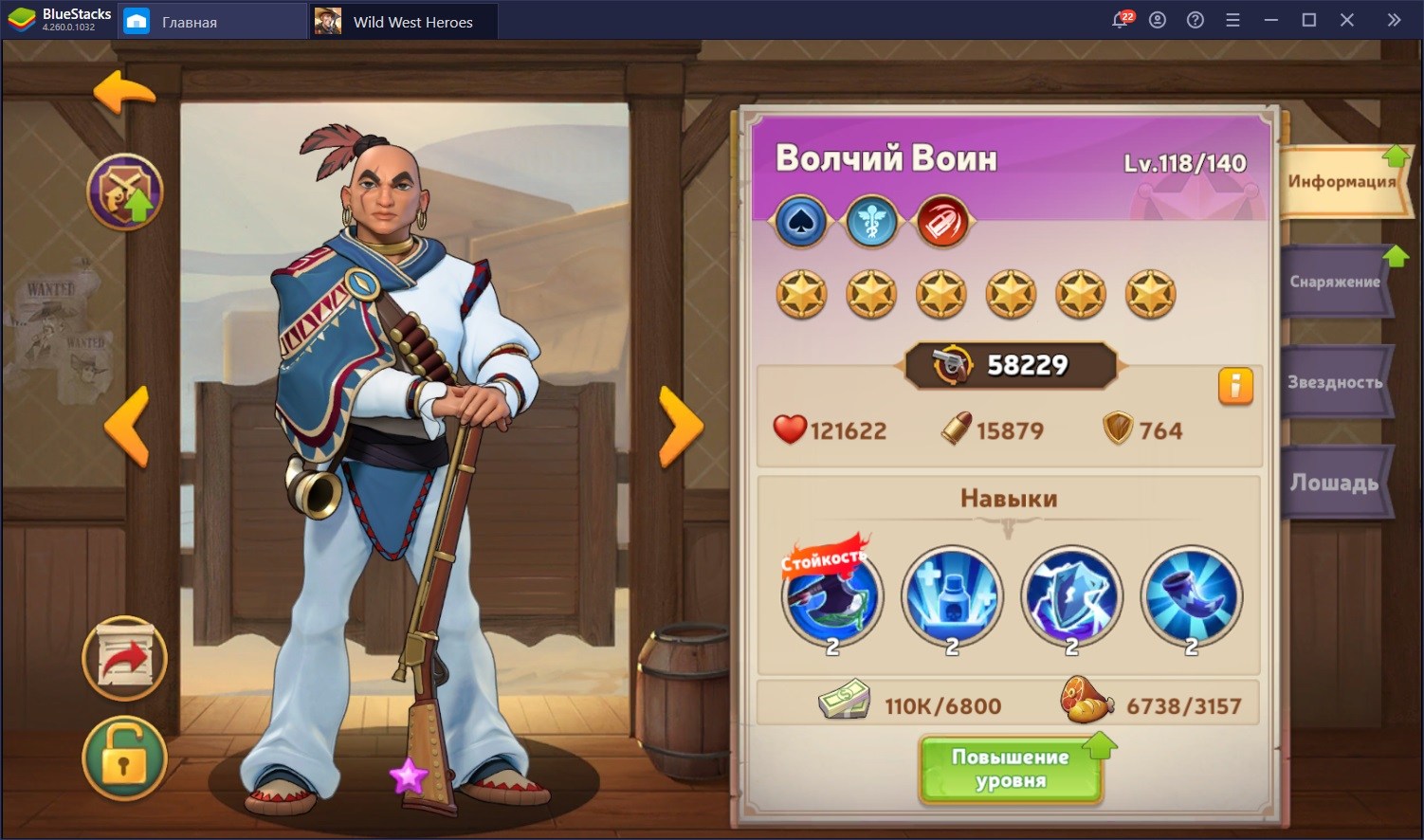The width and height of the screenshot is (1424, 840).
Task: Switch to the Главная home tab
Action: pos(188,22)
